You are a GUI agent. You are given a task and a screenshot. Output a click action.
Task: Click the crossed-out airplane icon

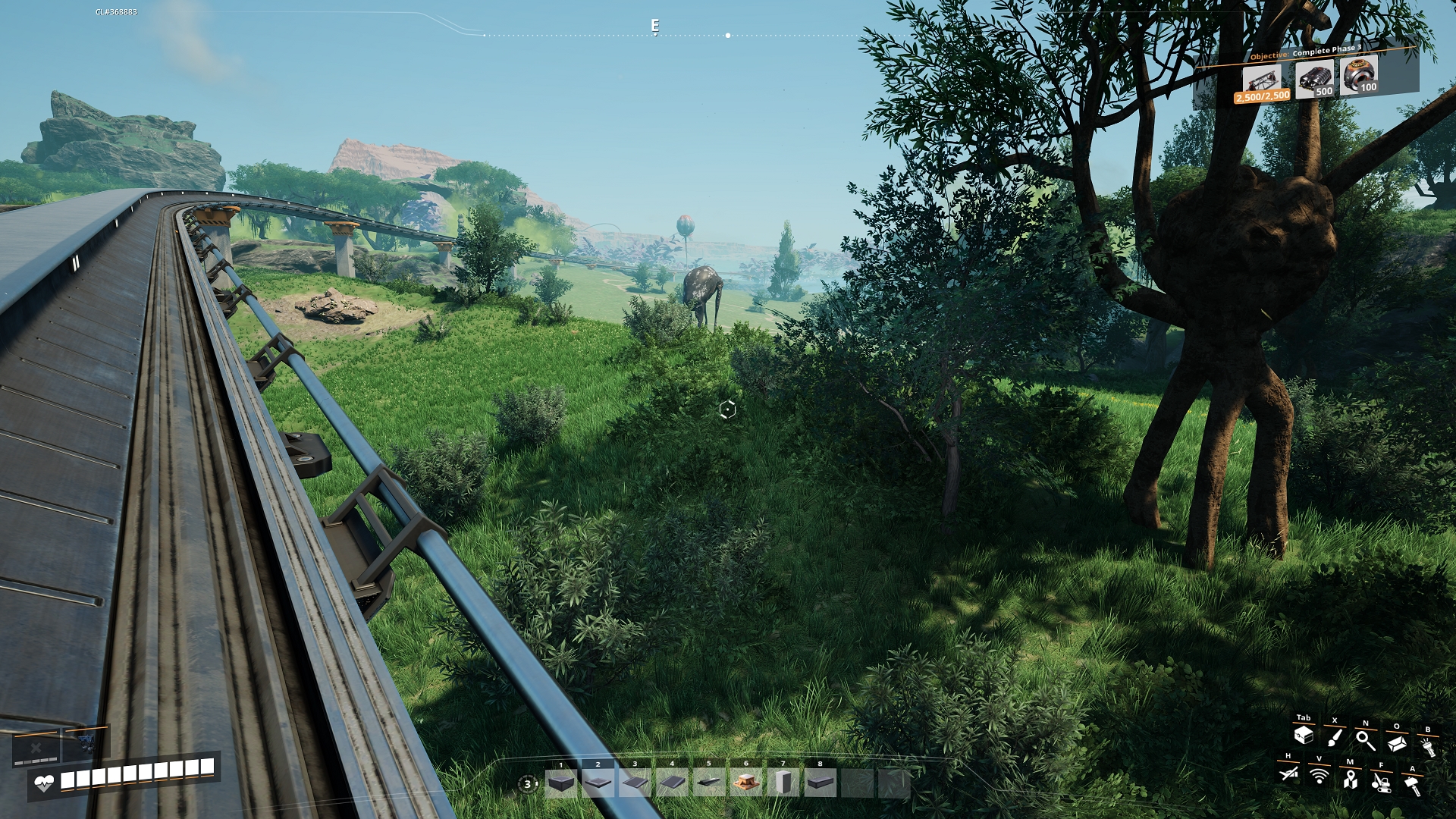pyautogui.click(x=1288, y=773)
